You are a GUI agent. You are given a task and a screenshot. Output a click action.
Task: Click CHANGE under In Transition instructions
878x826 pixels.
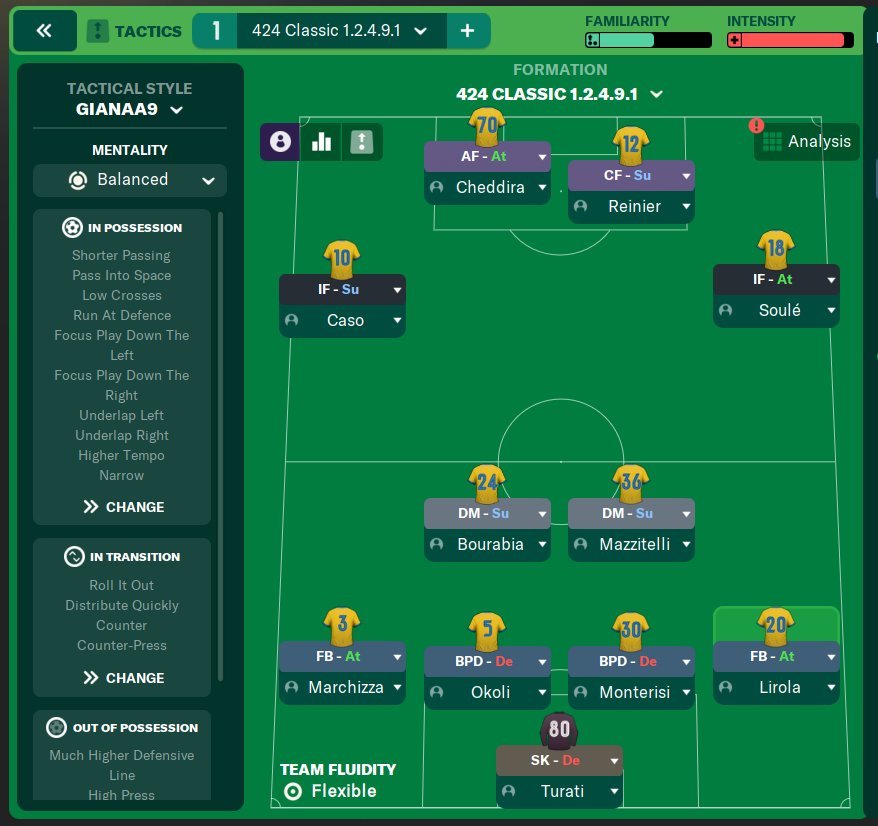(123, 678)
